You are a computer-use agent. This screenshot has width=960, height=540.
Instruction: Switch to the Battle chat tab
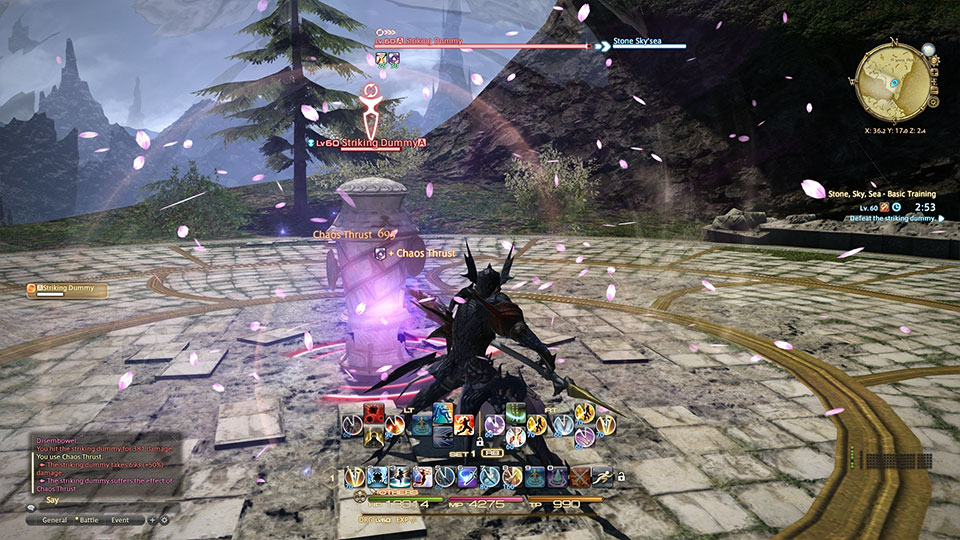tap(88, 520)
